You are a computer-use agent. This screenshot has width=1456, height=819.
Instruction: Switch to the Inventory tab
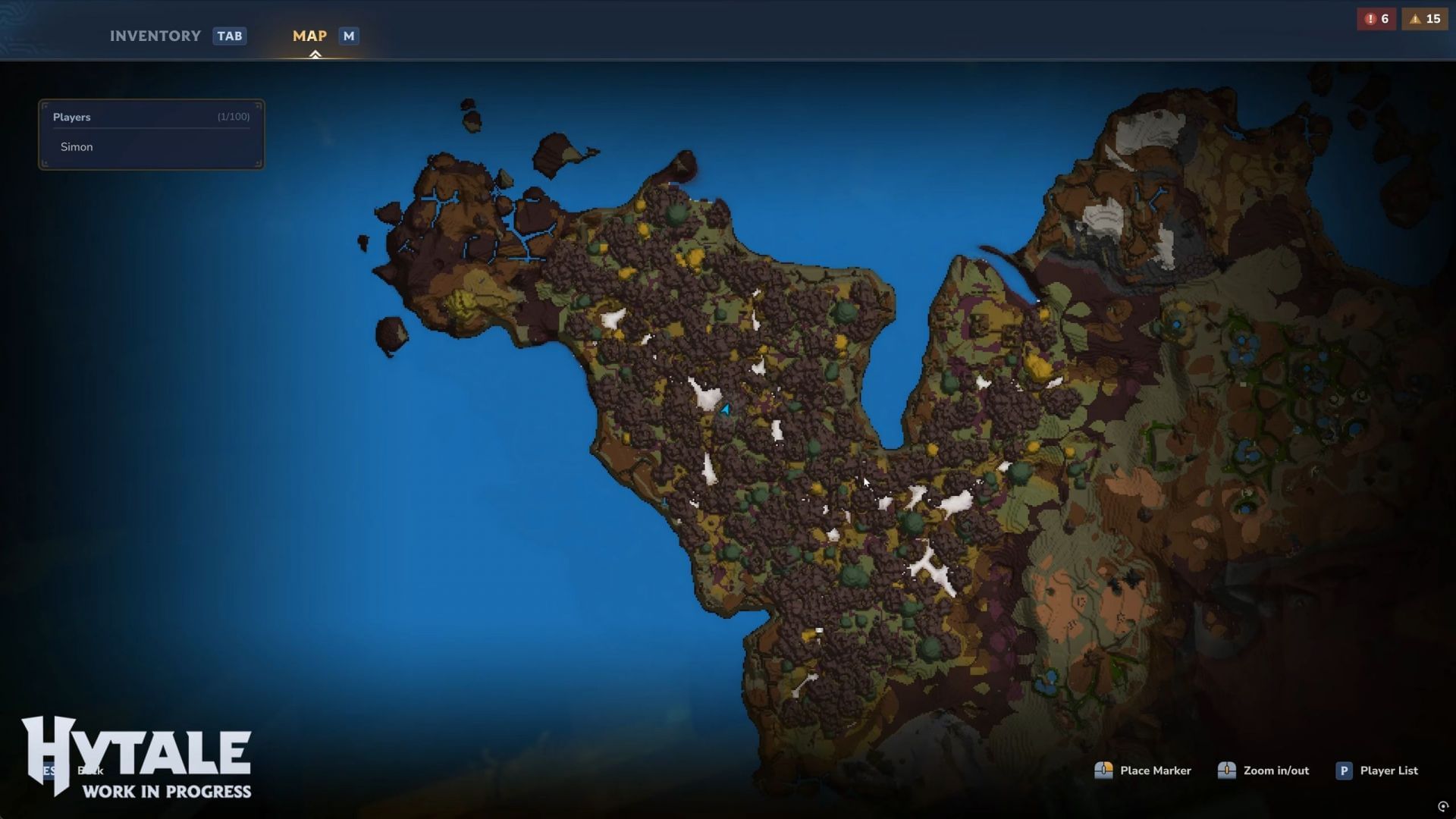[155, 36]
